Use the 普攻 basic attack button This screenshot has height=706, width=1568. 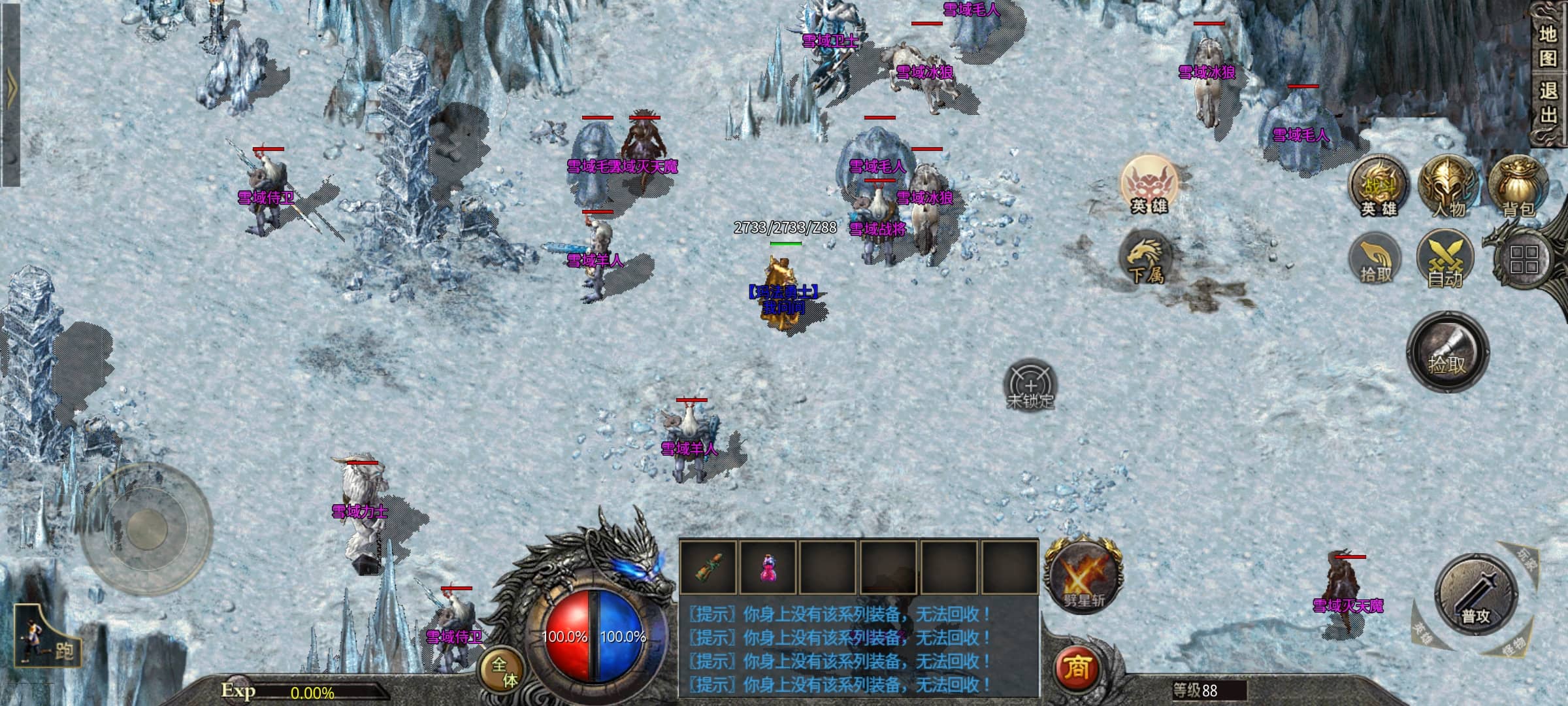[1475, 595]
